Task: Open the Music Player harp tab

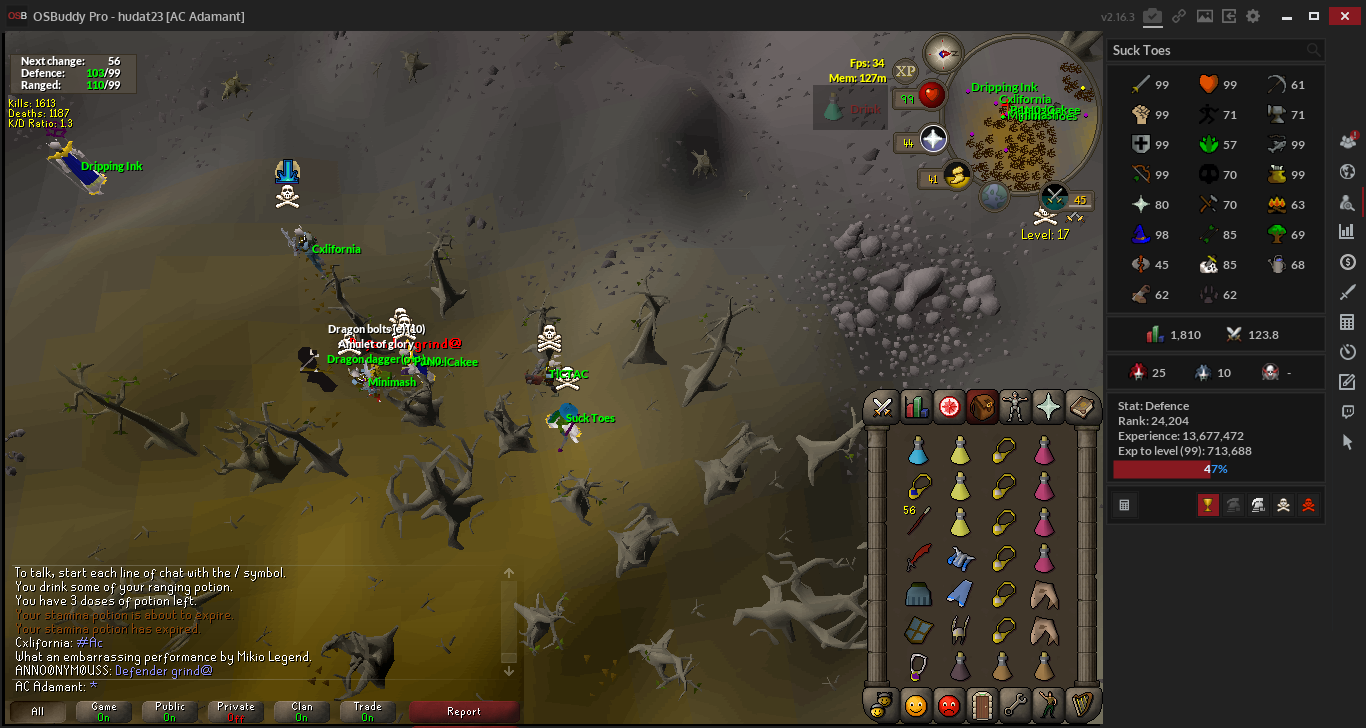Action: 1081,705
